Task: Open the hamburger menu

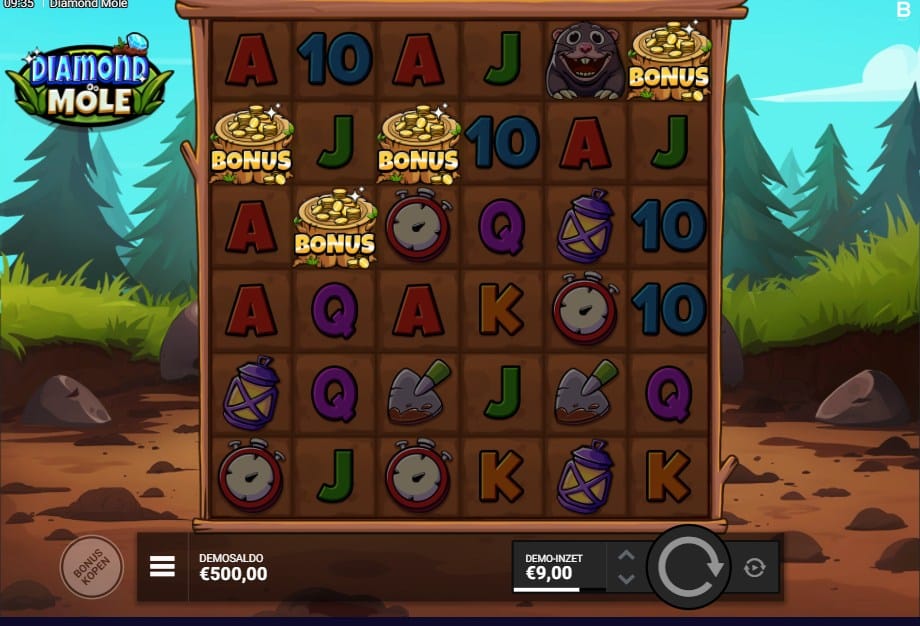Action: [162, 567]
